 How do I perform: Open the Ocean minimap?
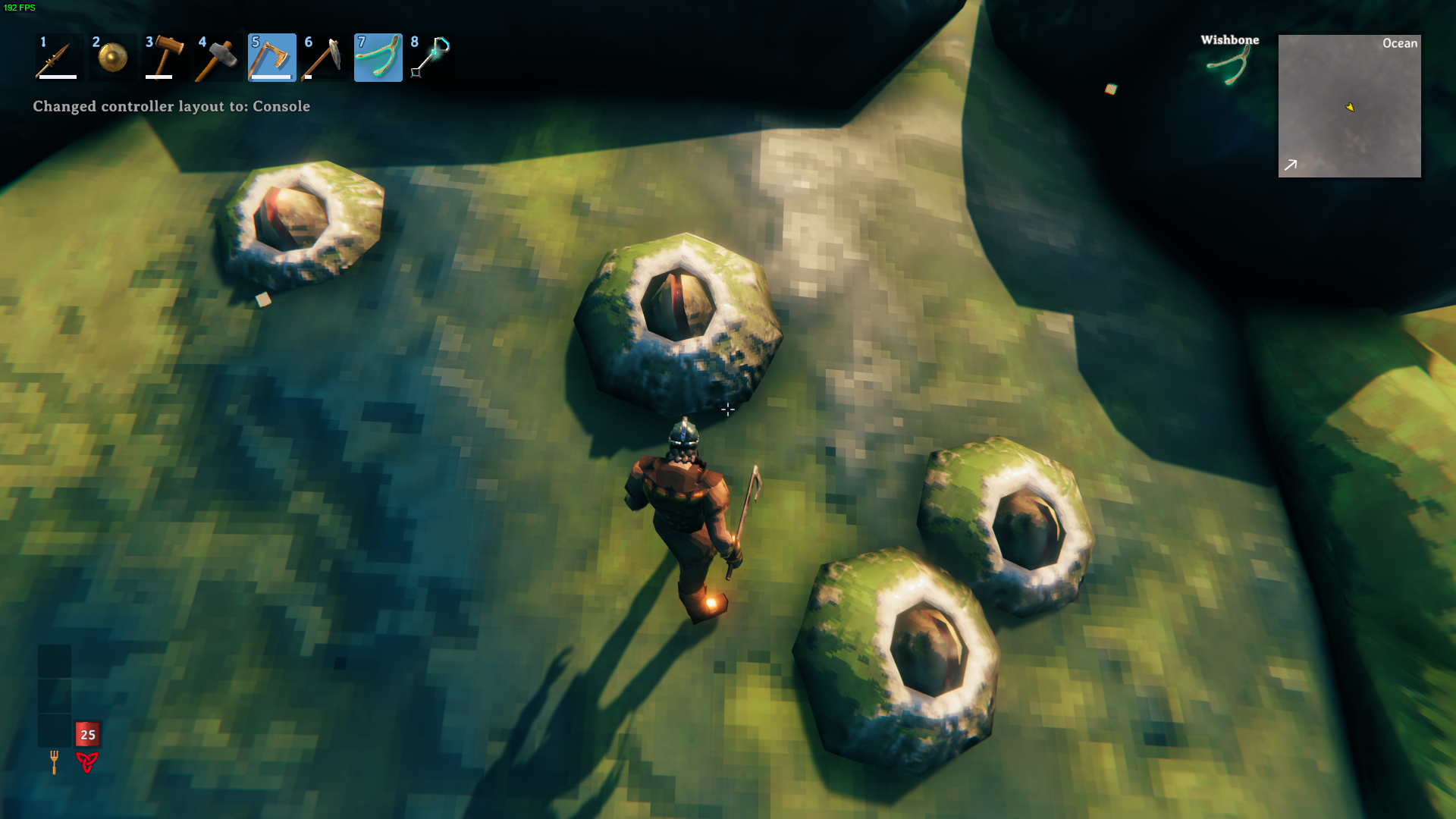(x=1349, y=106)
